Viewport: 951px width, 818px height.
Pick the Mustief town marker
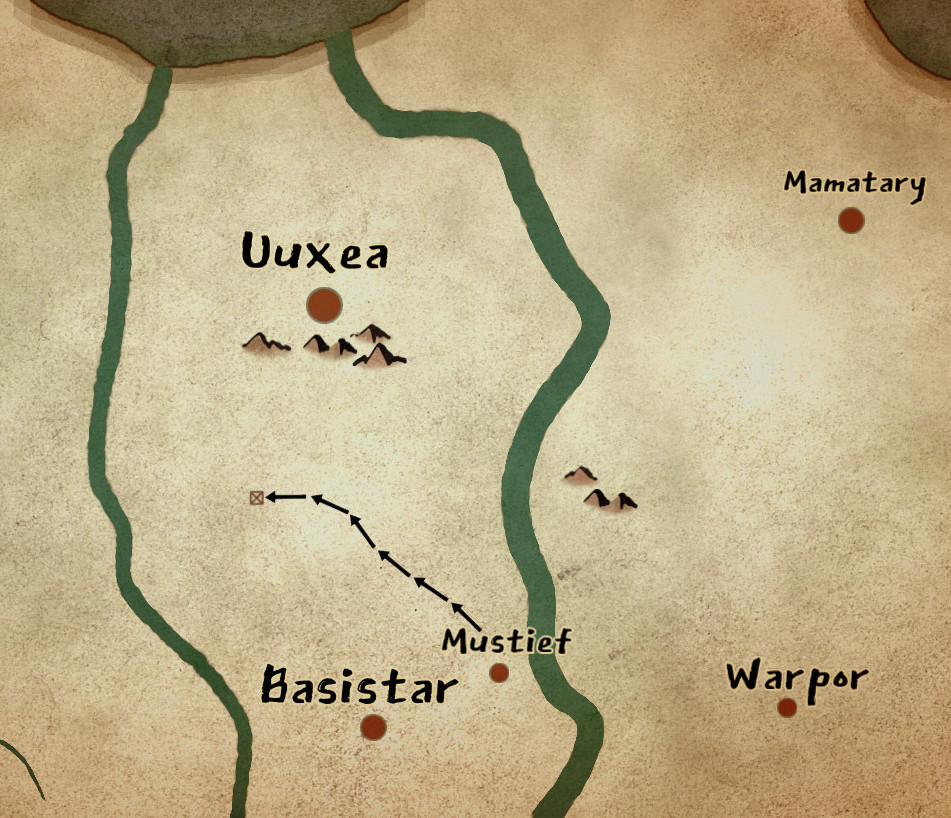(x=499, y=673)
